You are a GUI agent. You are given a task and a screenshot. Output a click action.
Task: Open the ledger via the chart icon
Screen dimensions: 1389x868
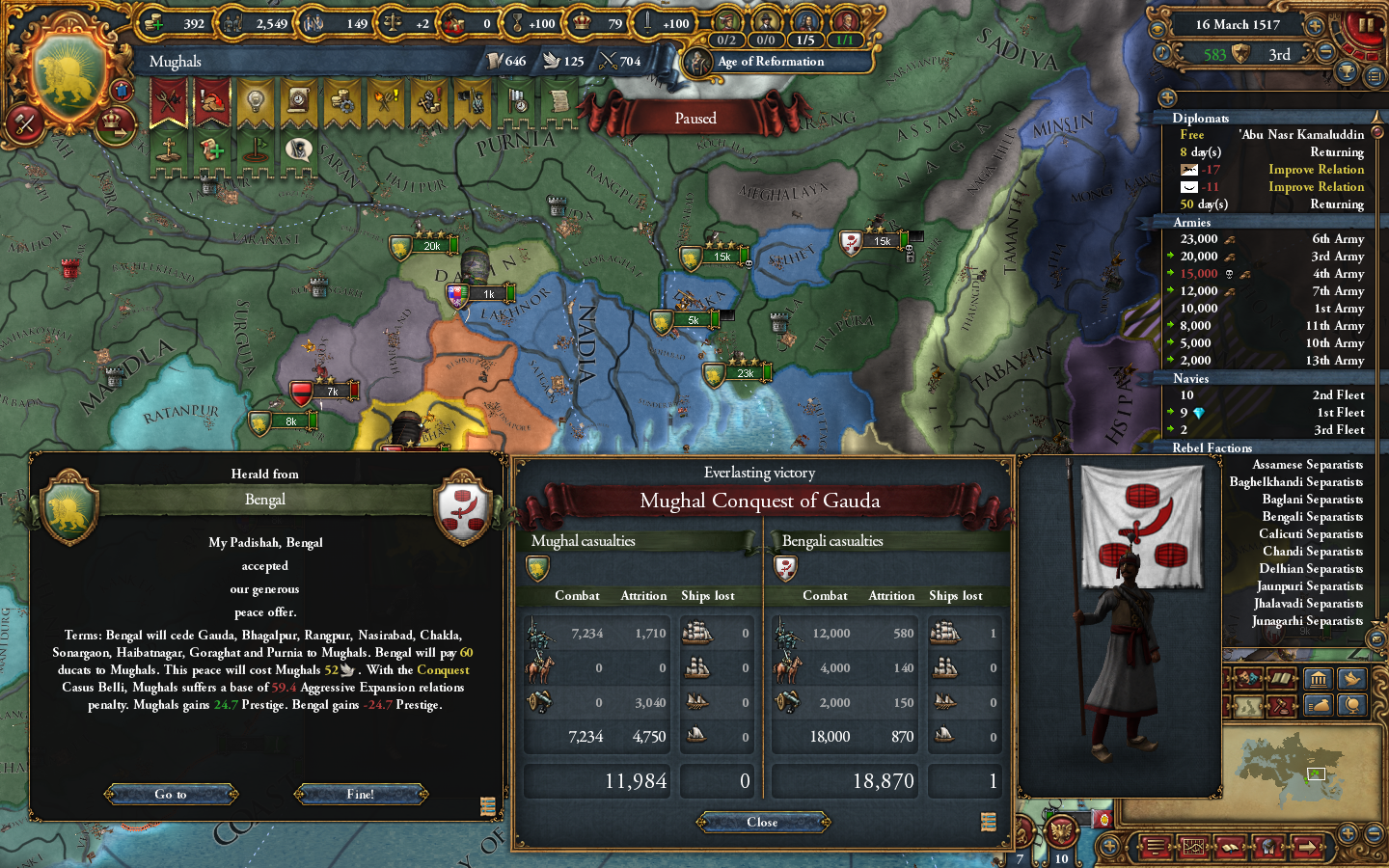click(x=1193, y=847)
